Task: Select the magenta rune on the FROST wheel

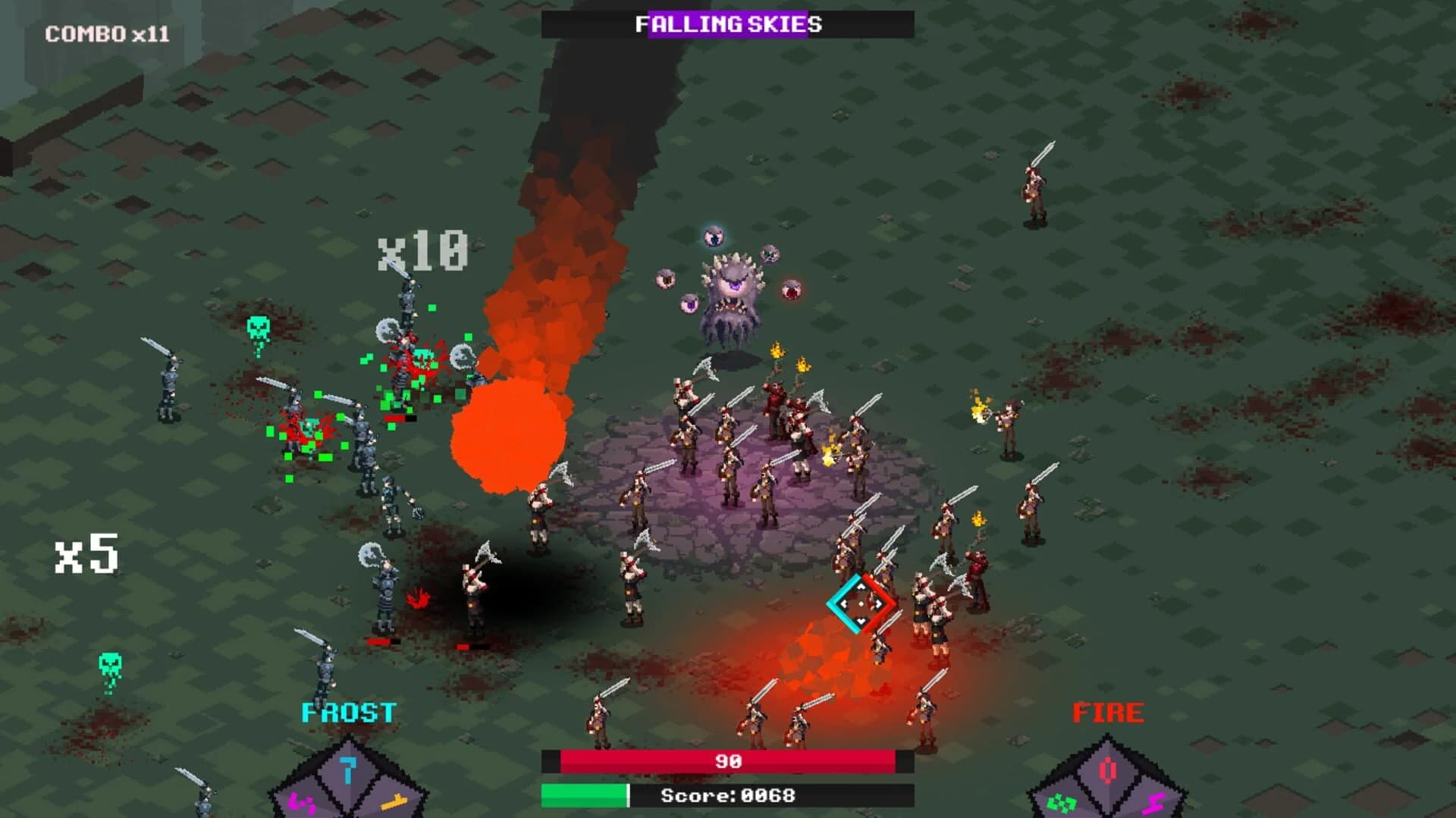Action: [x=302, y=804]
